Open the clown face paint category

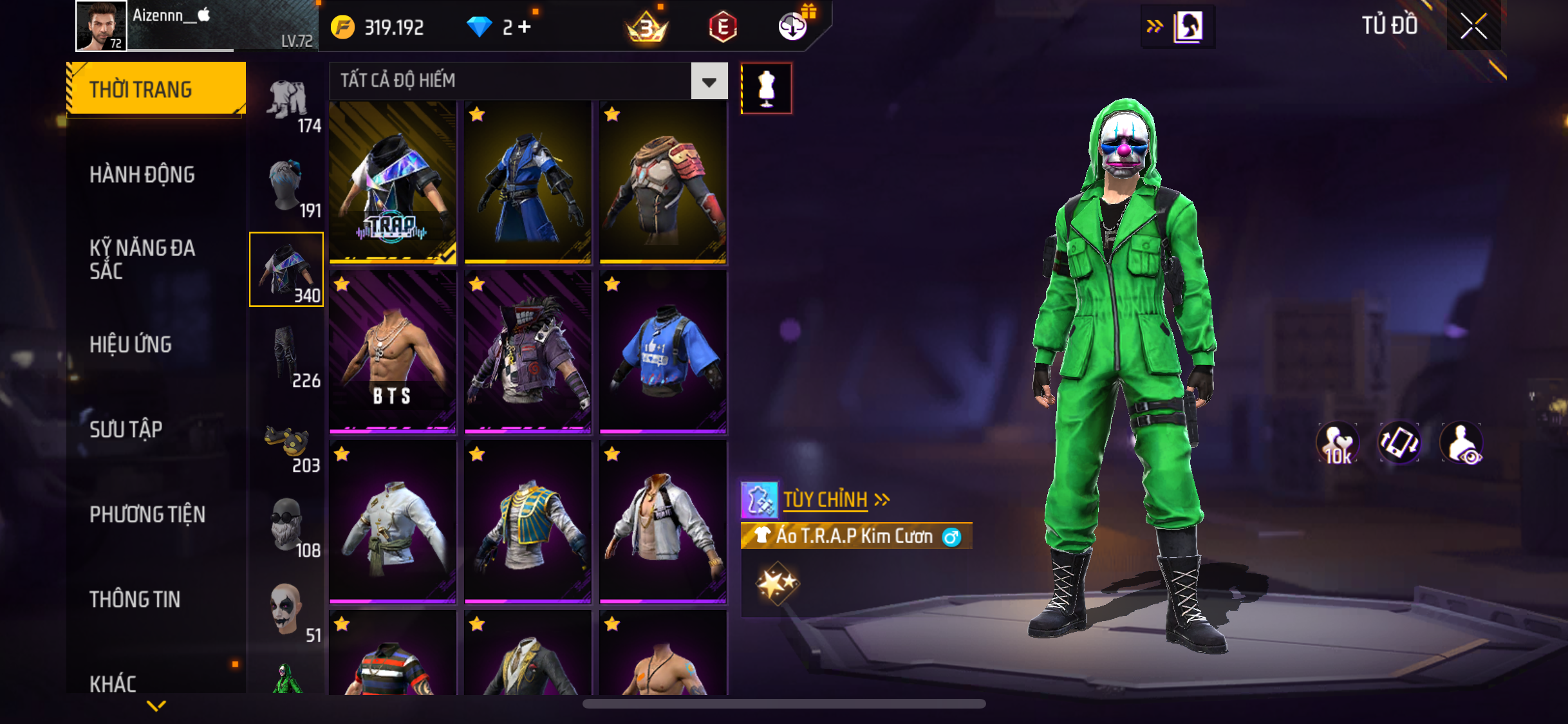pos(287,611)
